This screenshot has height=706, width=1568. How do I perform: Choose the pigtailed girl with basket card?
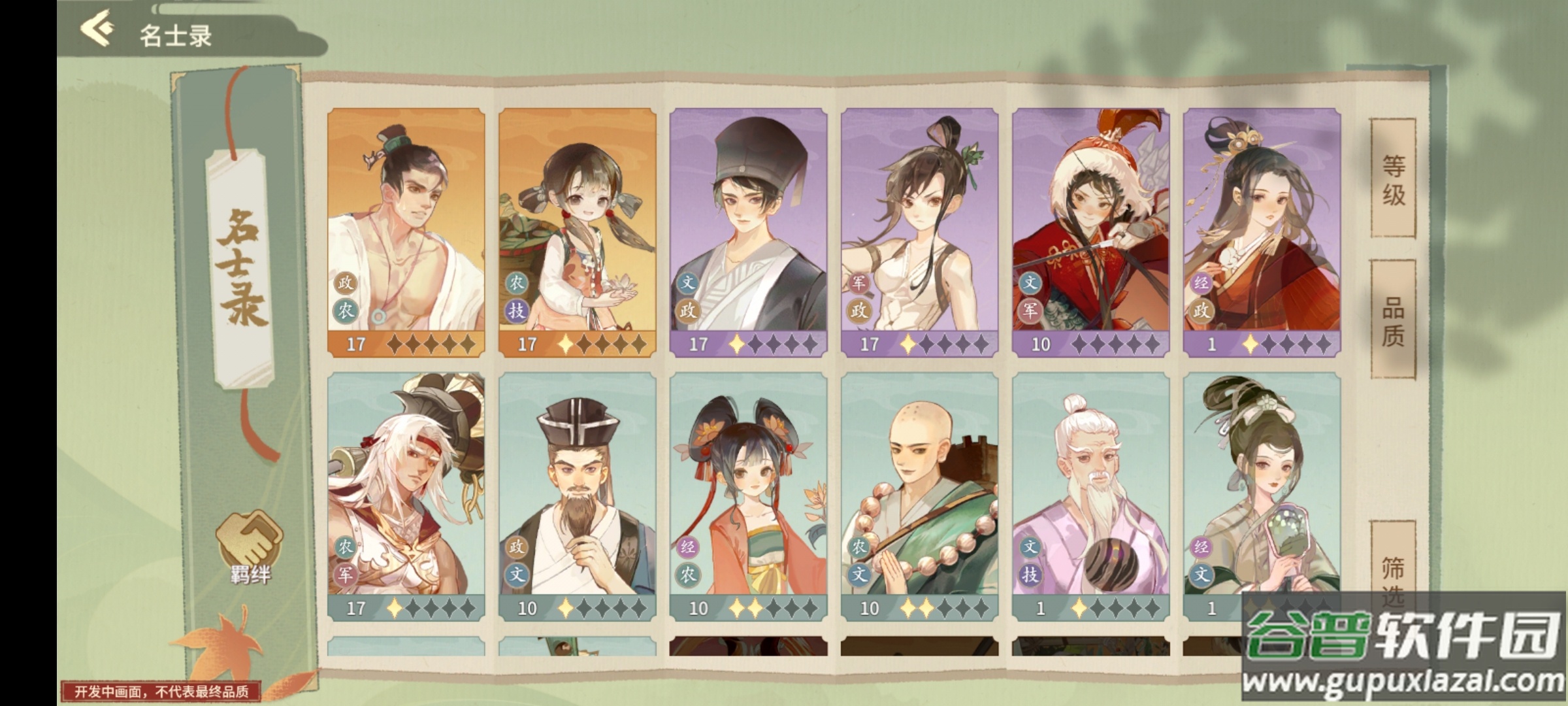tap(577, 232)
